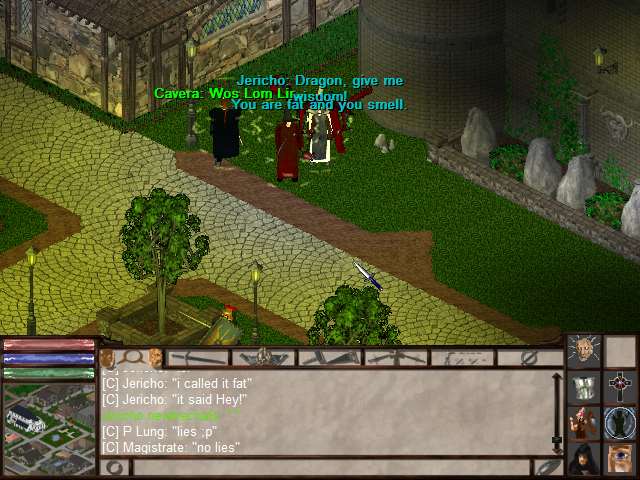Click the swirl button left of chat input
This screenshot has height=480, width=640.
pos(113,467)
